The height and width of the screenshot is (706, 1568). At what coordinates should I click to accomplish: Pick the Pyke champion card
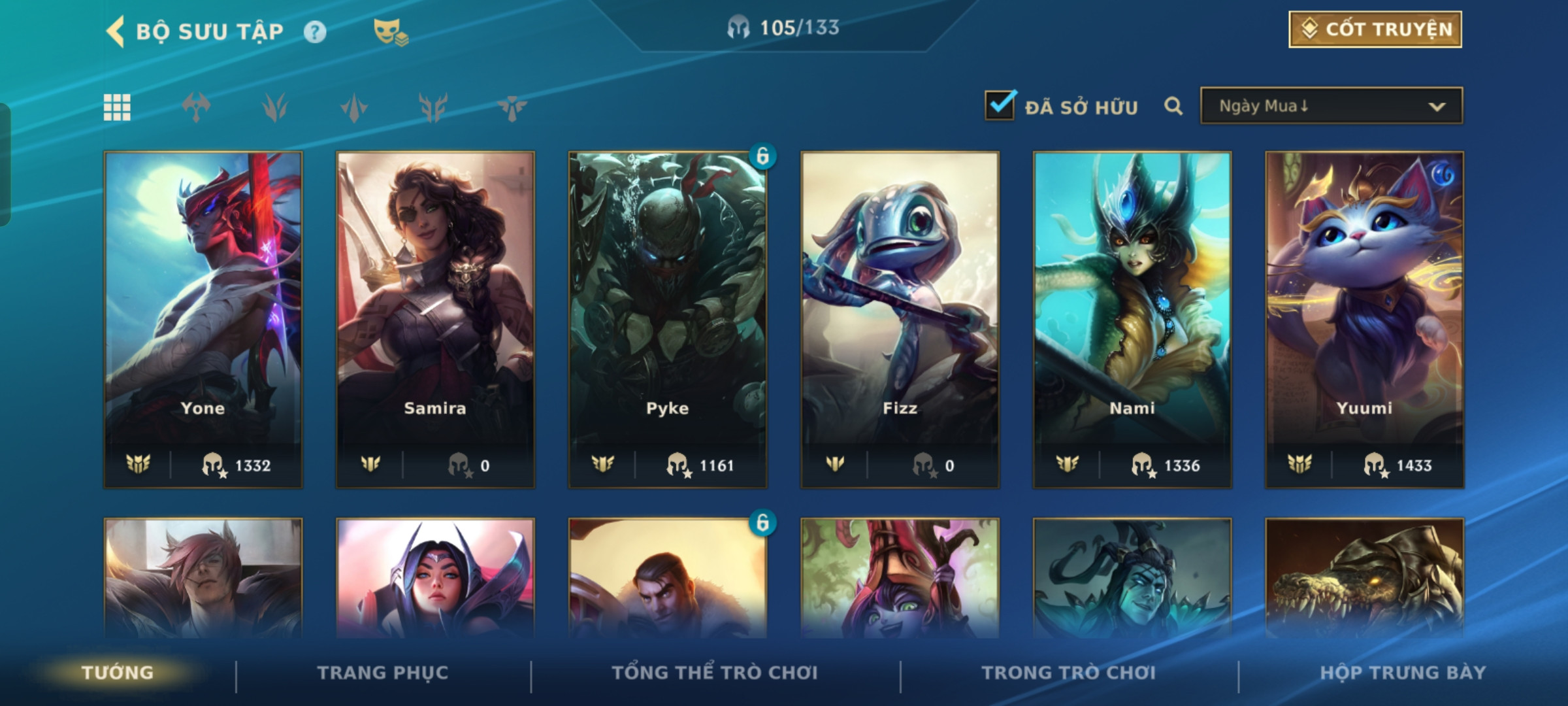point(668,319)
